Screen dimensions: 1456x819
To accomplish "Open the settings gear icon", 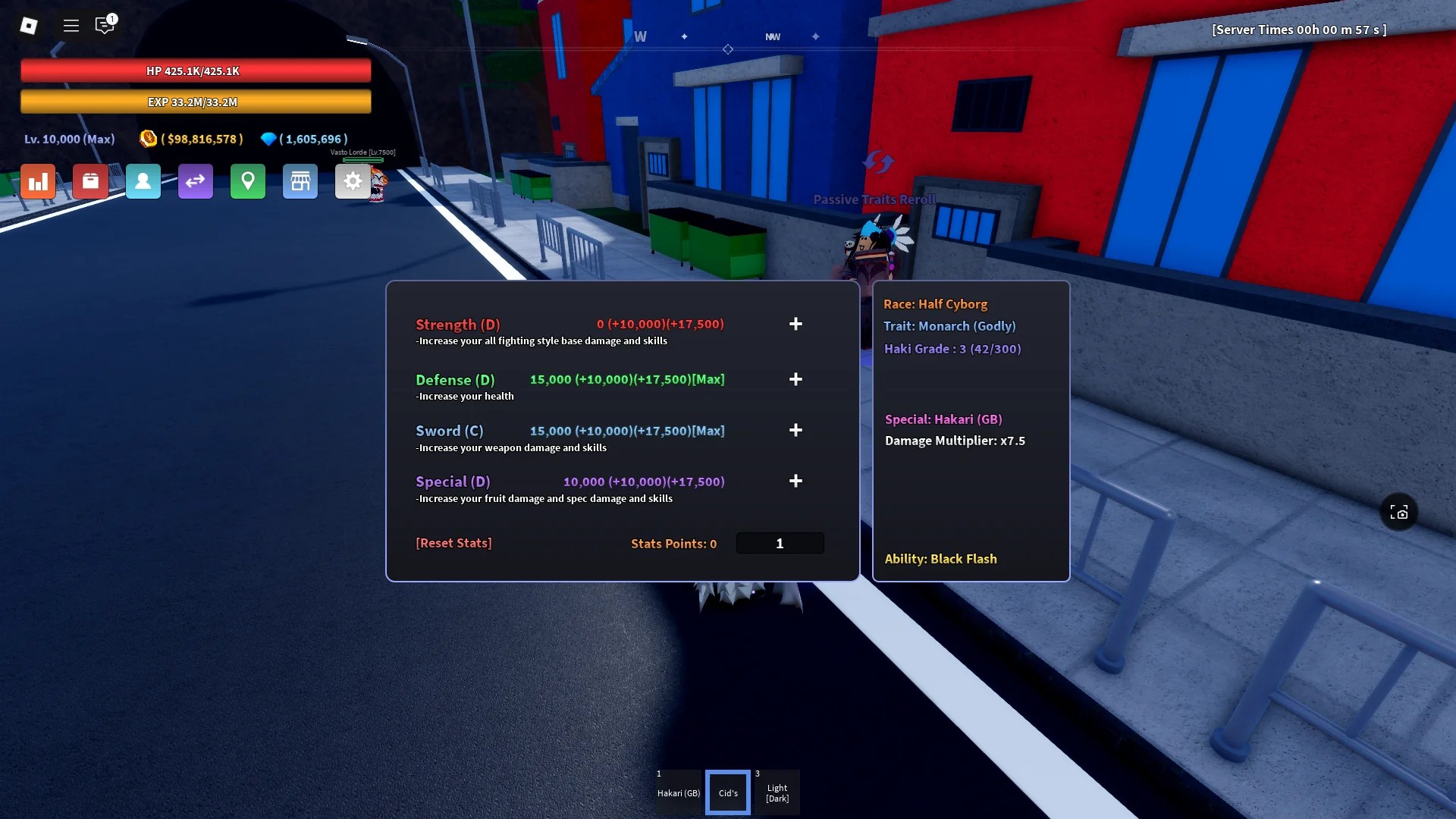I will (x=353, y=181).
